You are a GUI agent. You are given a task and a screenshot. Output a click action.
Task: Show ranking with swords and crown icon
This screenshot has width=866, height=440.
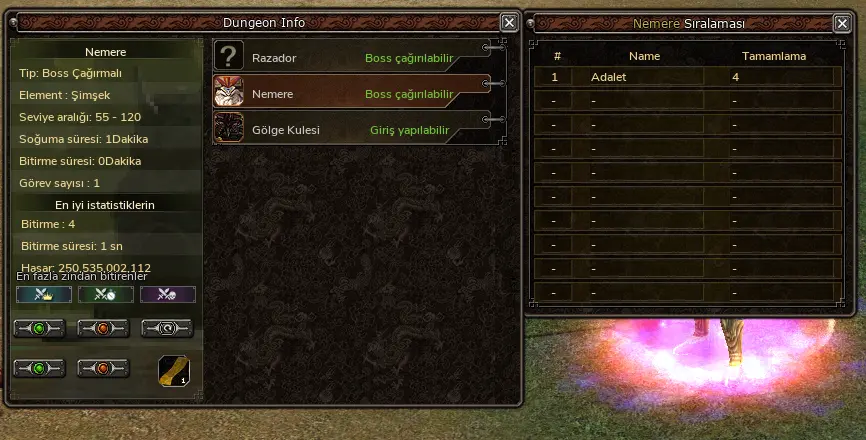(44, 294)
